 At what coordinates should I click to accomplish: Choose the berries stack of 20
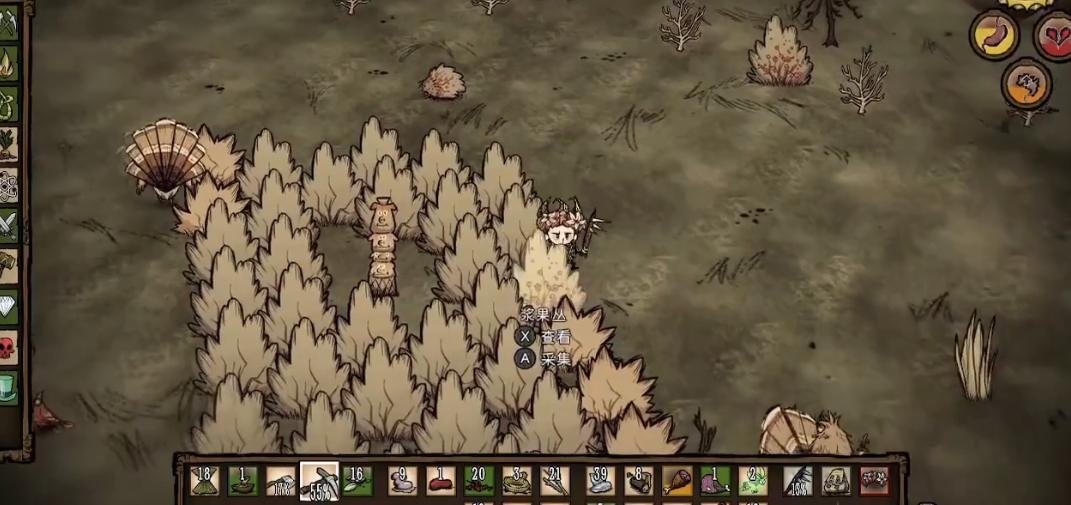(479, 481)
